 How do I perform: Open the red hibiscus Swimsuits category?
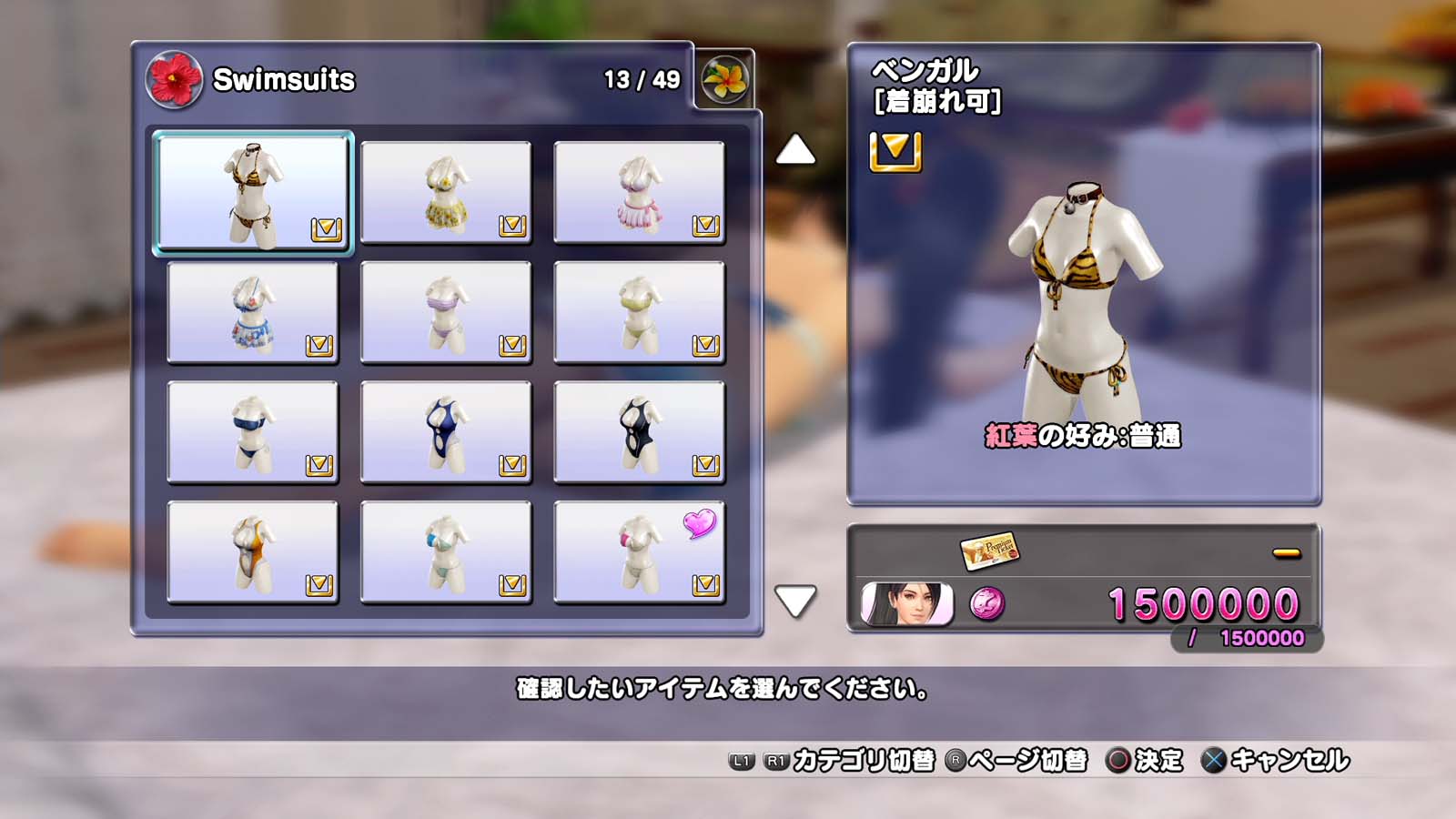[x=174, y=79]
